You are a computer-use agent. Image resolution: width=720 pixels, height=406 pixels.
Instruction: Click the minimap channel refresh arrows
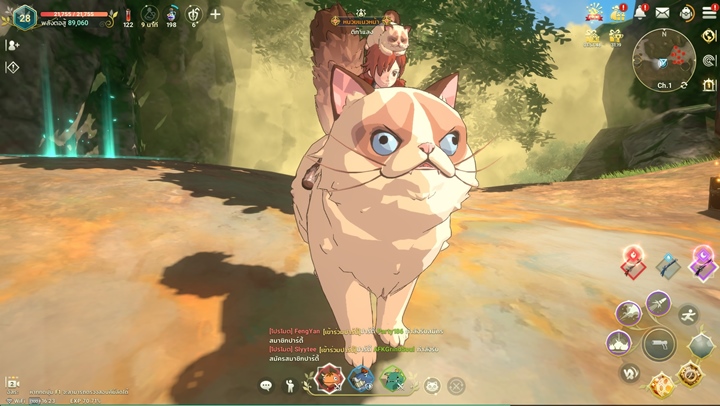click(683, 86)
